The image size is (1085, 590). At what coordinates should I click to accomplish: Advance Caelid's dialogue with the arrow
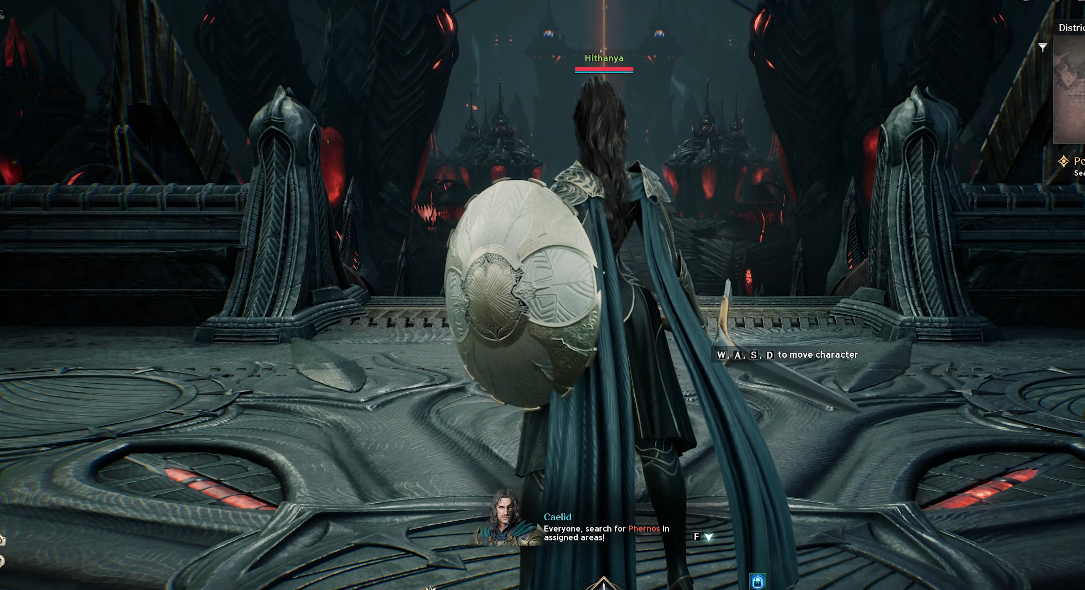[x=709, y=537]
